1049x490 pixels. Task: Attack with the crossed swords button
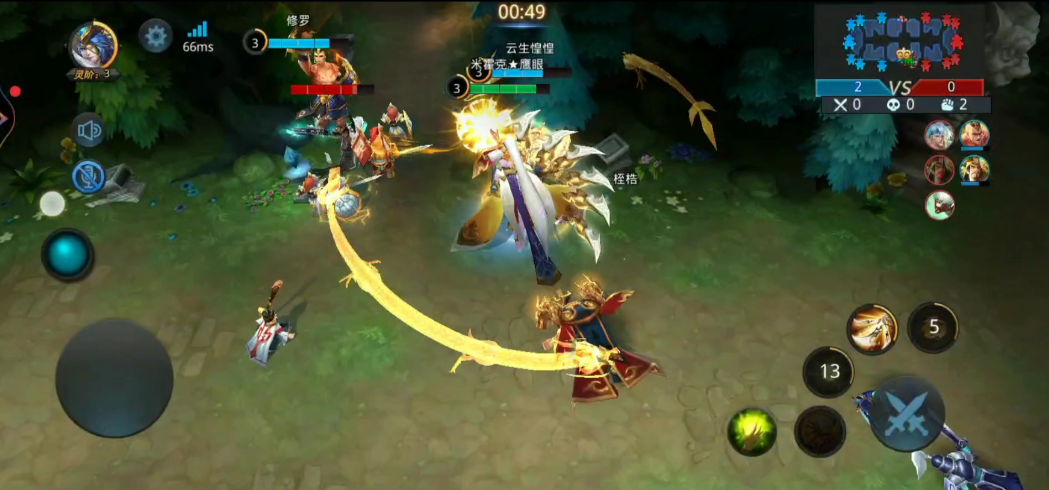tap(905, 413)
